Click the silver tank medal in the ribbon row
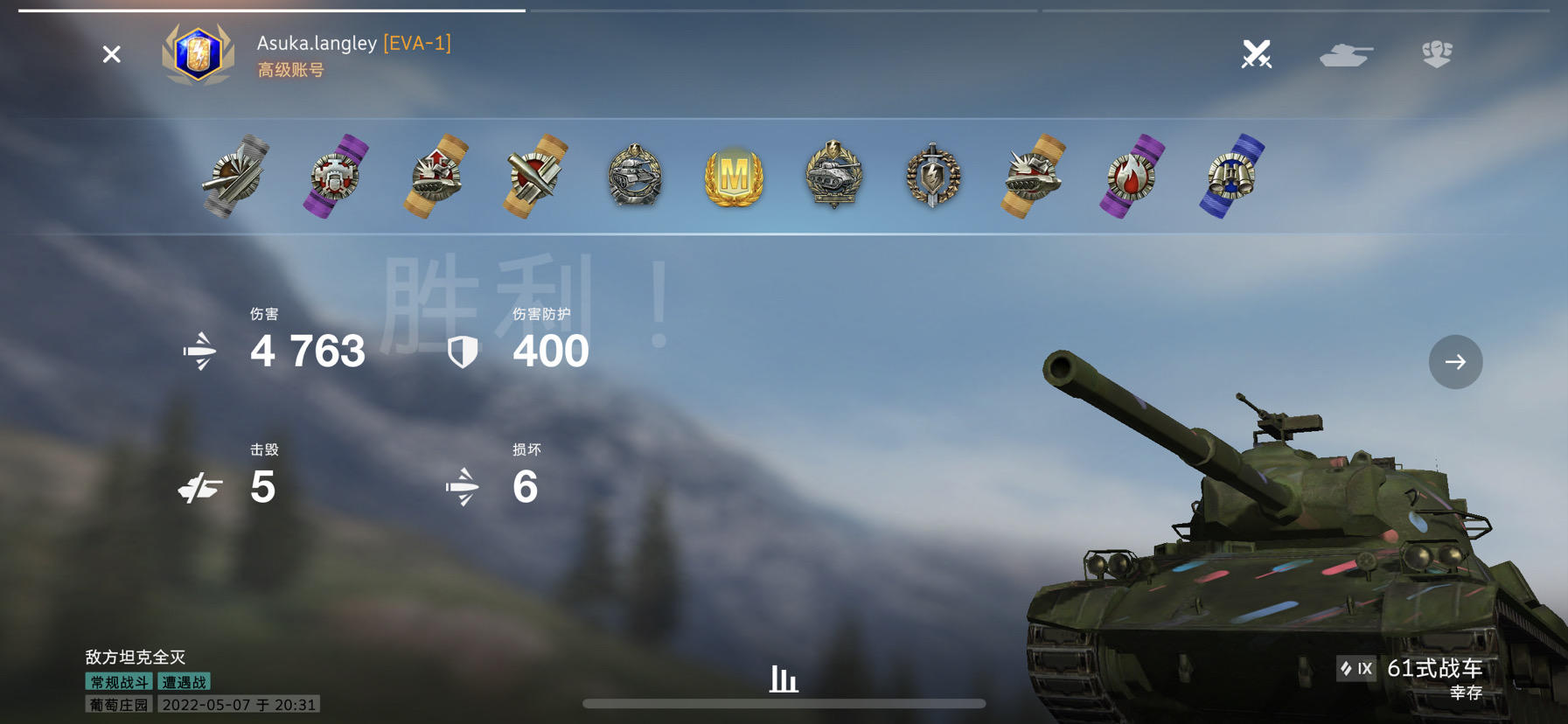The image size is (1568, 724). pos(633,177)
